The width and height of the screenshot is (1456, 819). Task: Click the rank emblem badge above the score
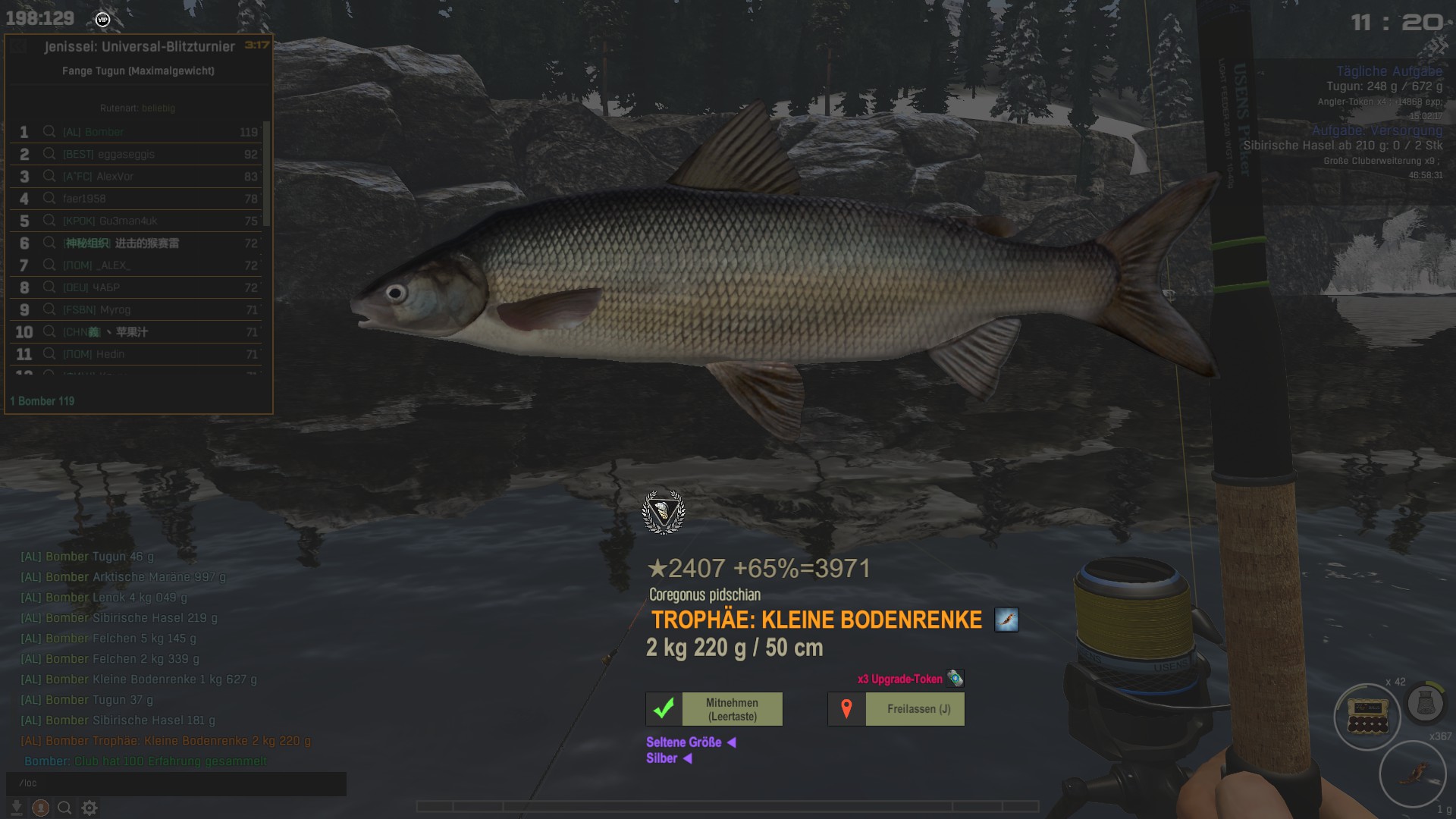pyautogui.click(x=664, y=513)
